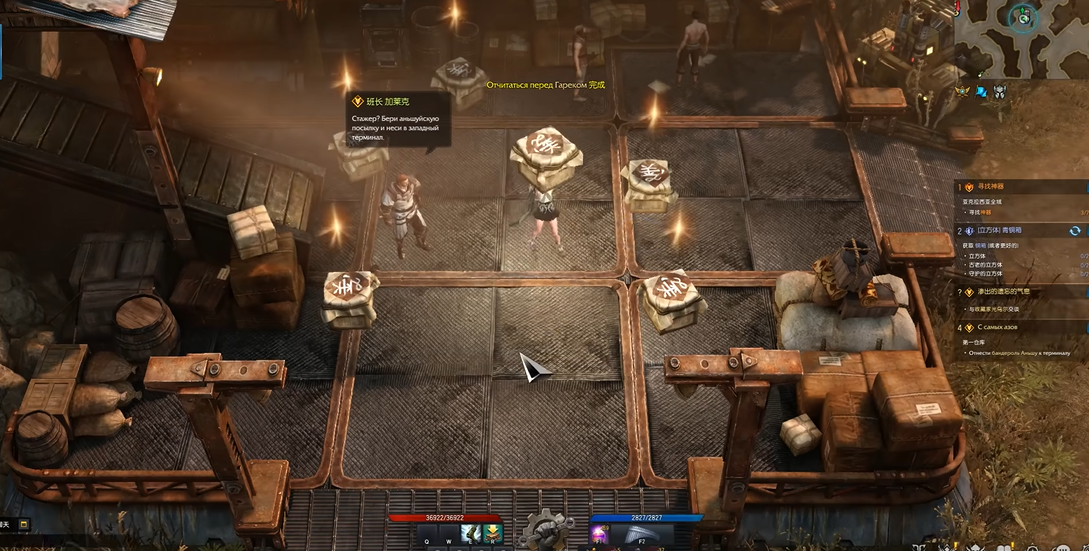Click the silver armor icon under the minimap

(x=999, y=91)
